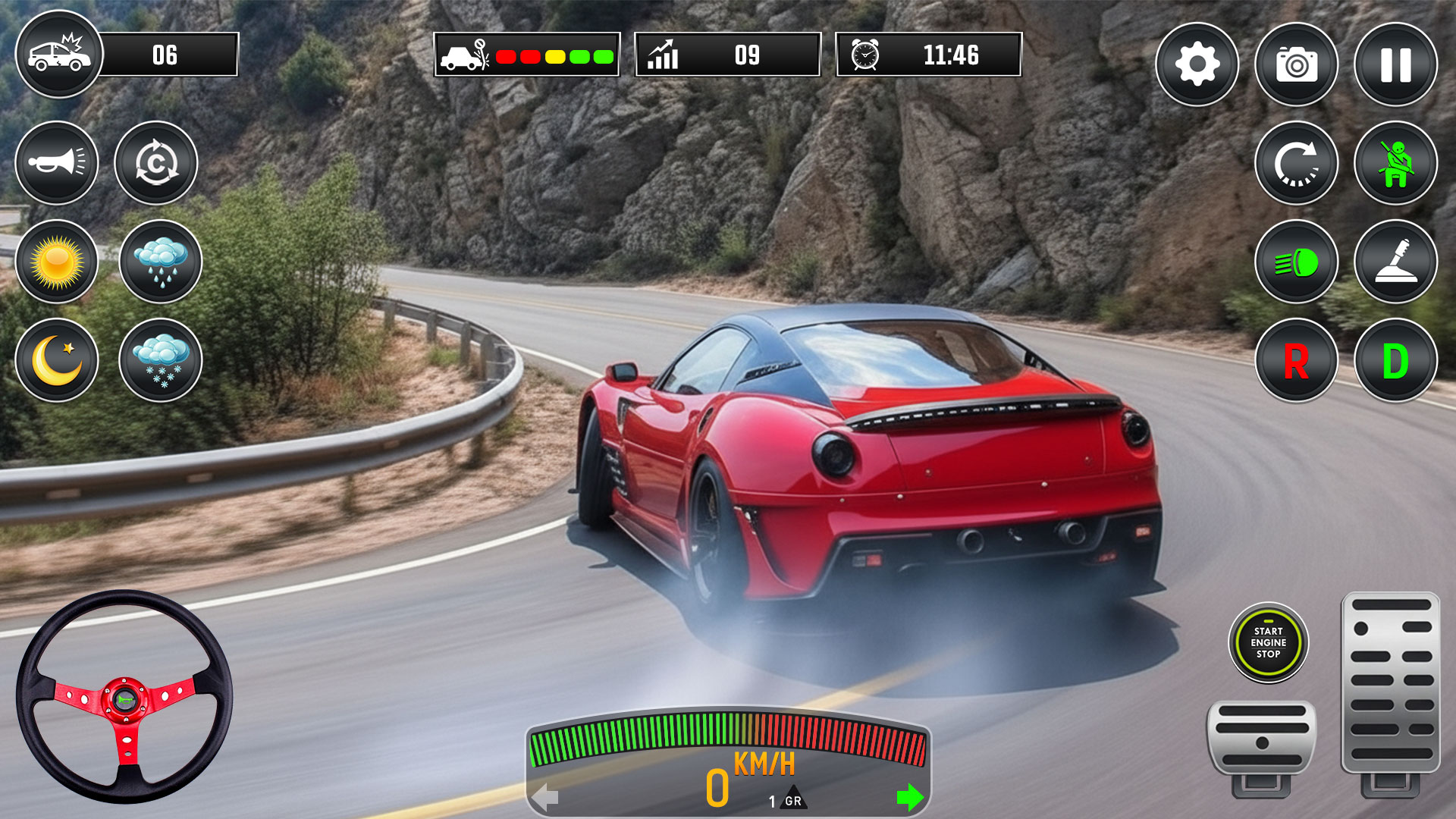Shift into Reverse with the R button
This screenshot has width=1456, height=819.
click(1296, 360)
